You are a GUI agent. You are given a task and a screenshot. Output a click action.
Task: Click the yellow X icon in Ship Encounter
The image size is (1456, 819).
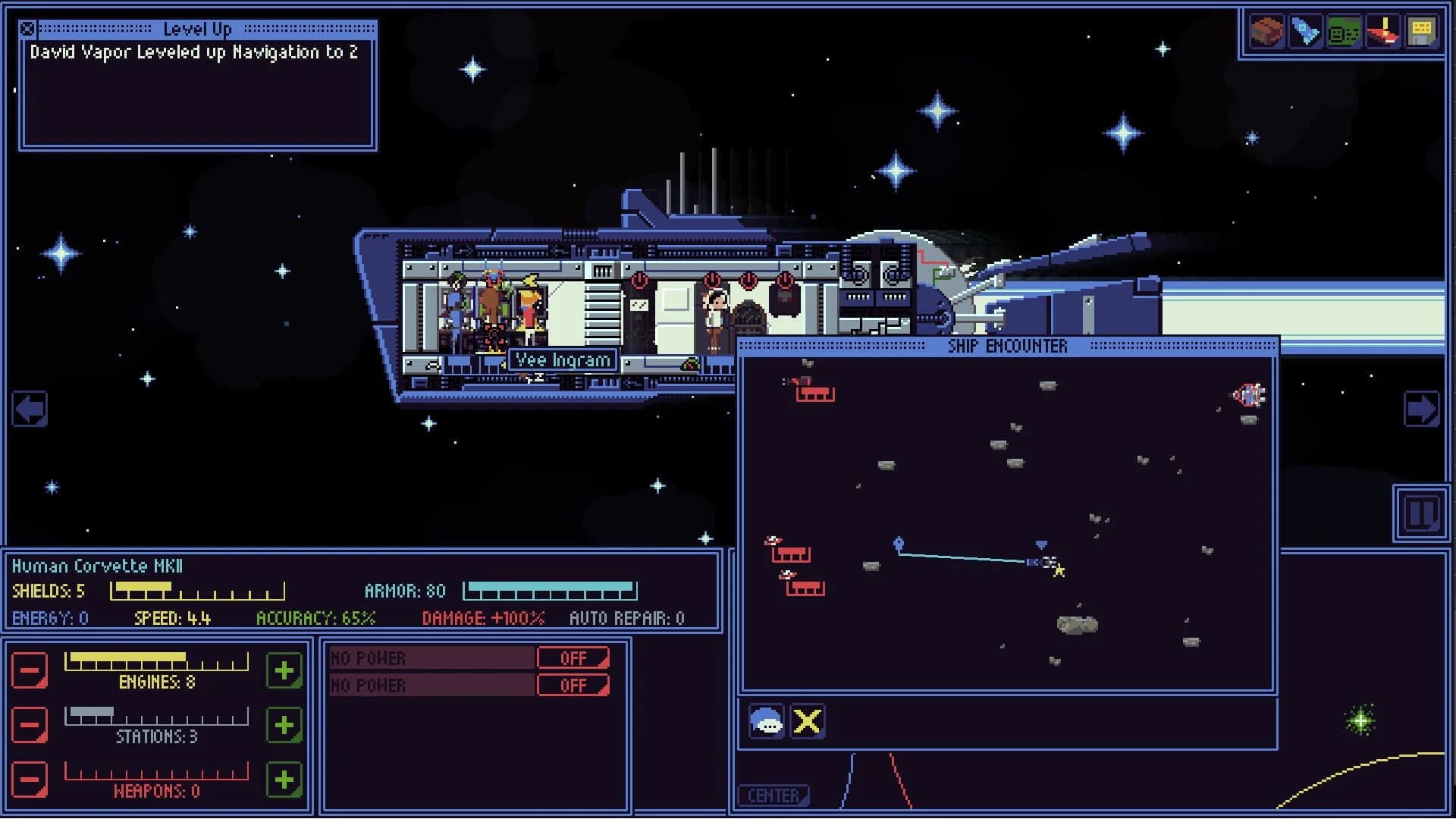pos(808,721)
